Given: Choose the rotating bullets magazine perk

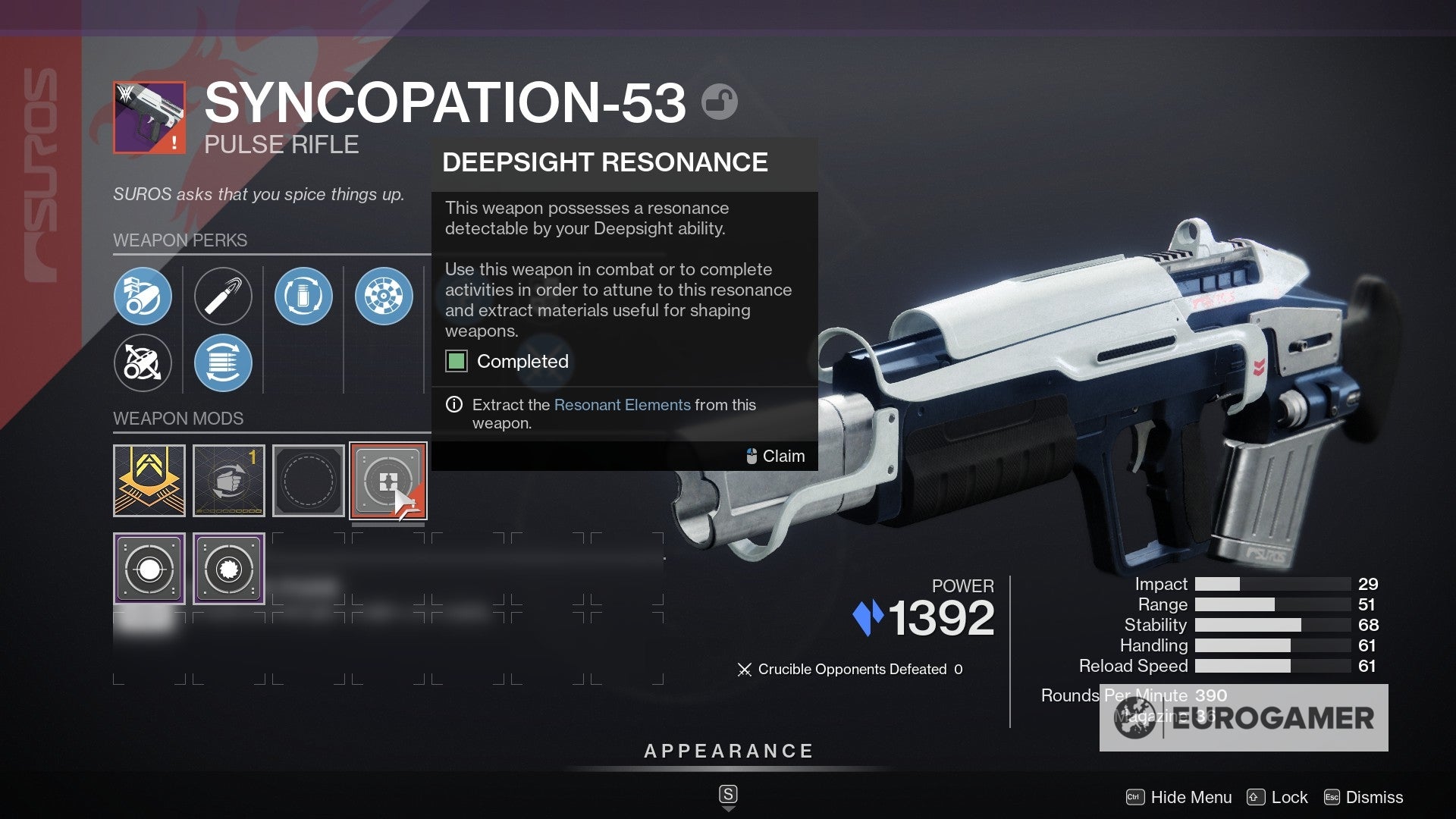Looking at the screenshot, I should (x=223, y=363).
